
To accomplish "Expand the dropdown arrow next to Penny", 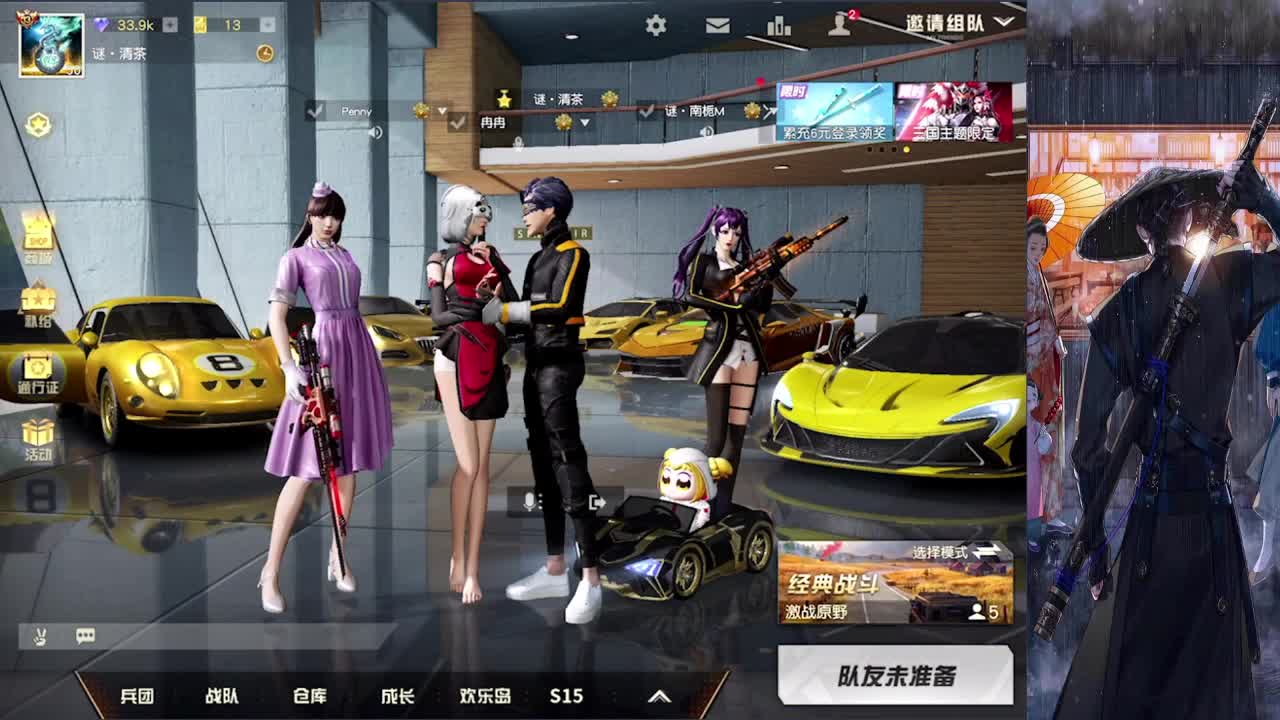I will pyautogui.click(x=443, y=112).
